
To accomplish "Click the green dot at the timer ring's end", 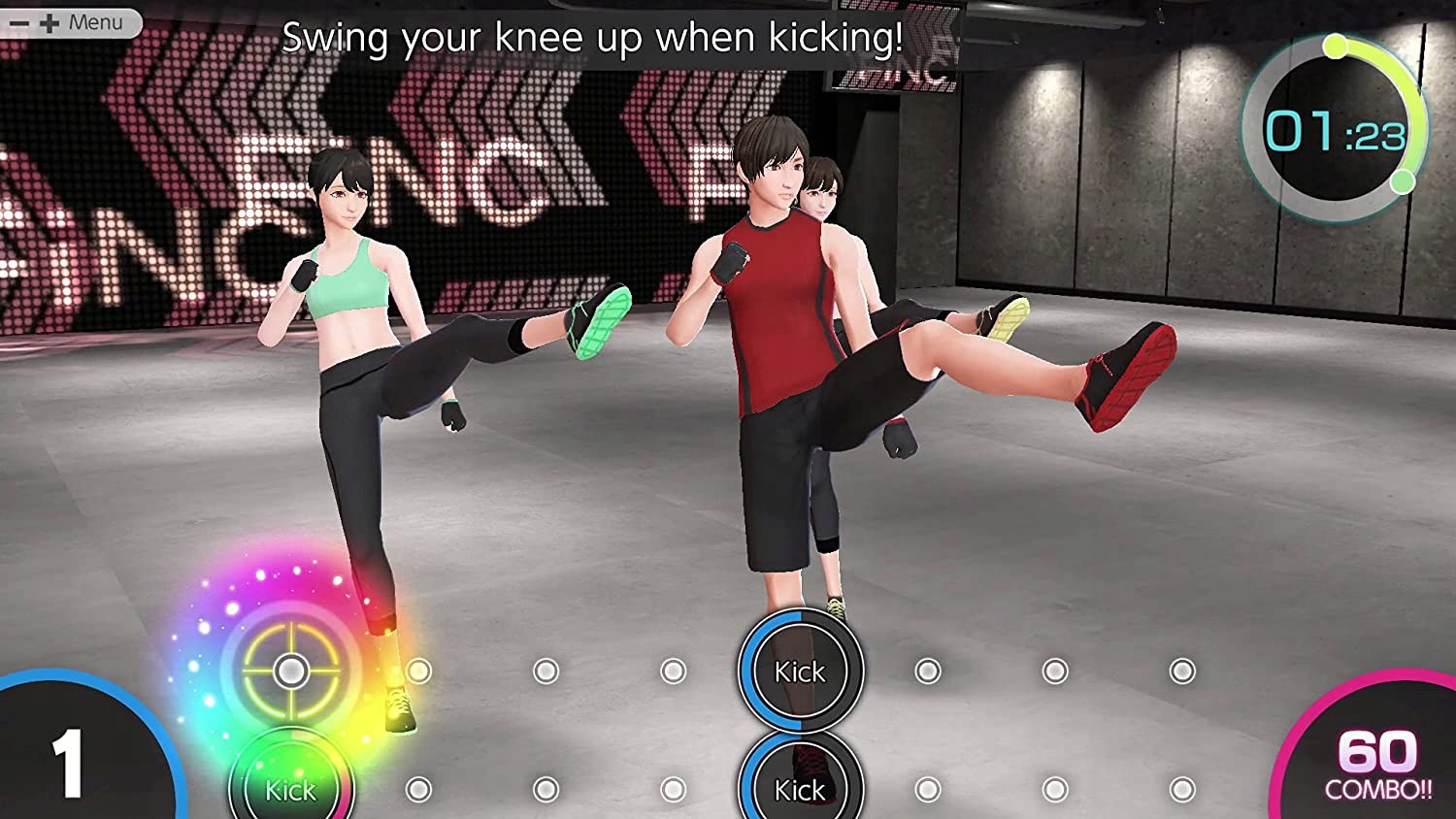I will tap(1402, 181).
